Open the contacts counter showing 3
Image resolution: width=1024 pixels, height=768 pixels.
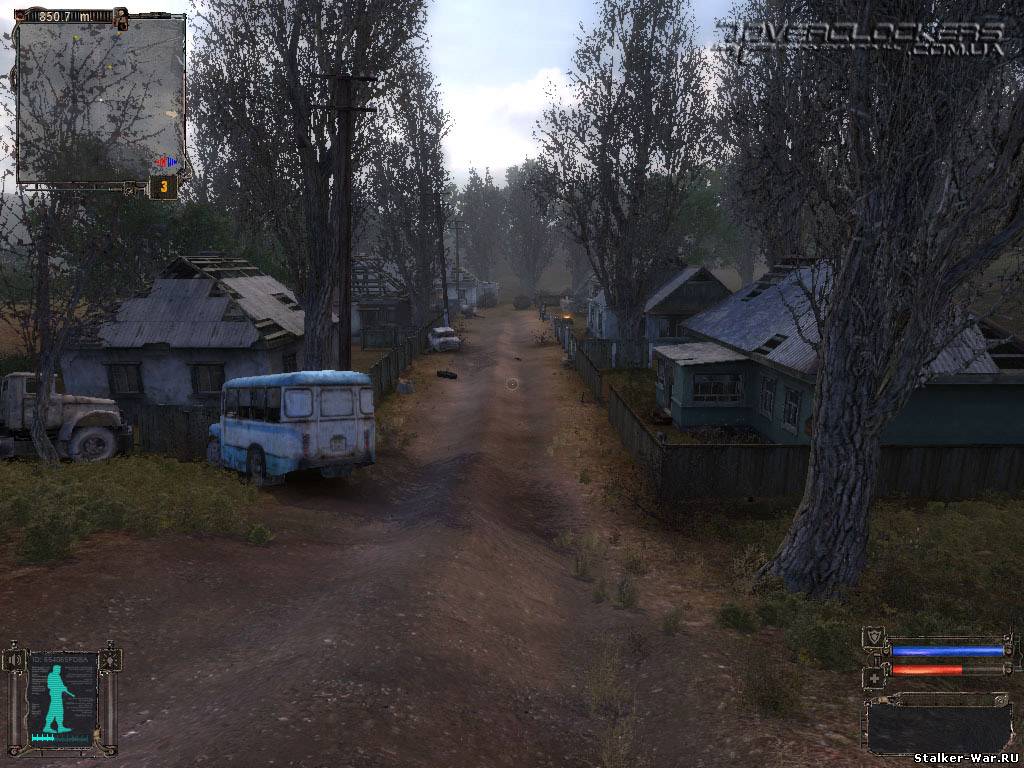tap(163, 187)
